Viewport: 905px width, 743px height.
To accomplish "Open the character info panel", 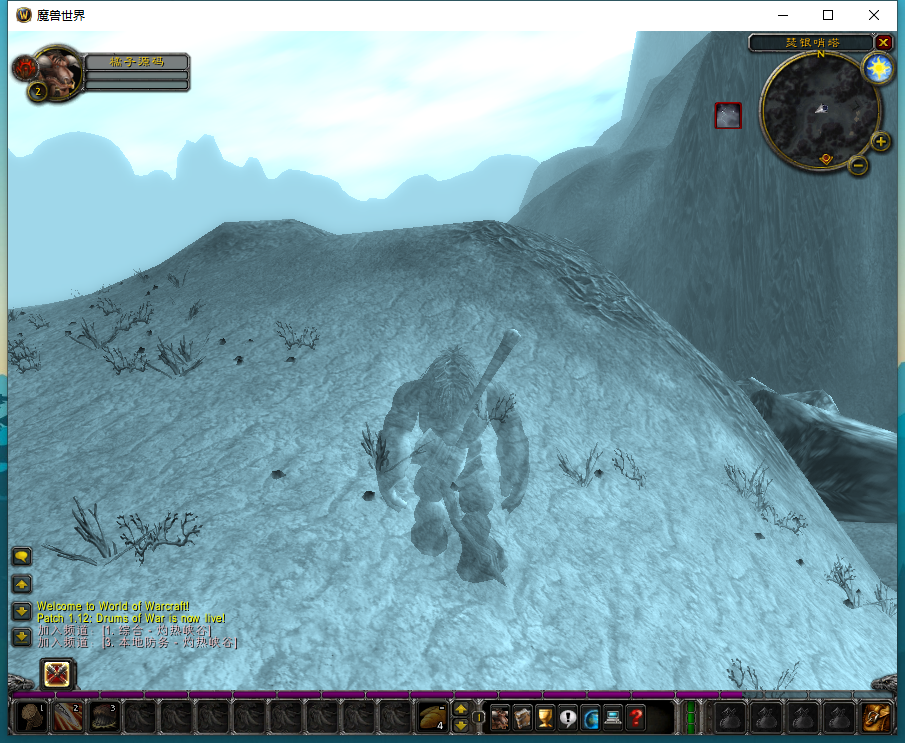I will click(499, 717).
